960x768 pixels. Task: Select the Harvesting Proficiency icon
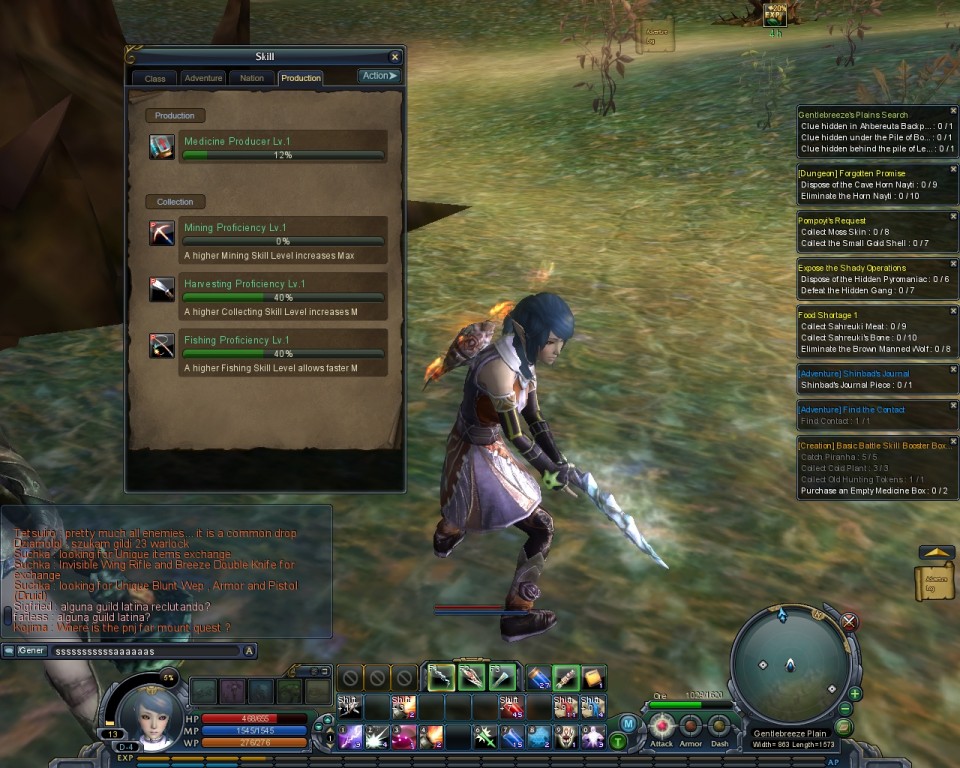click(162, 290)
